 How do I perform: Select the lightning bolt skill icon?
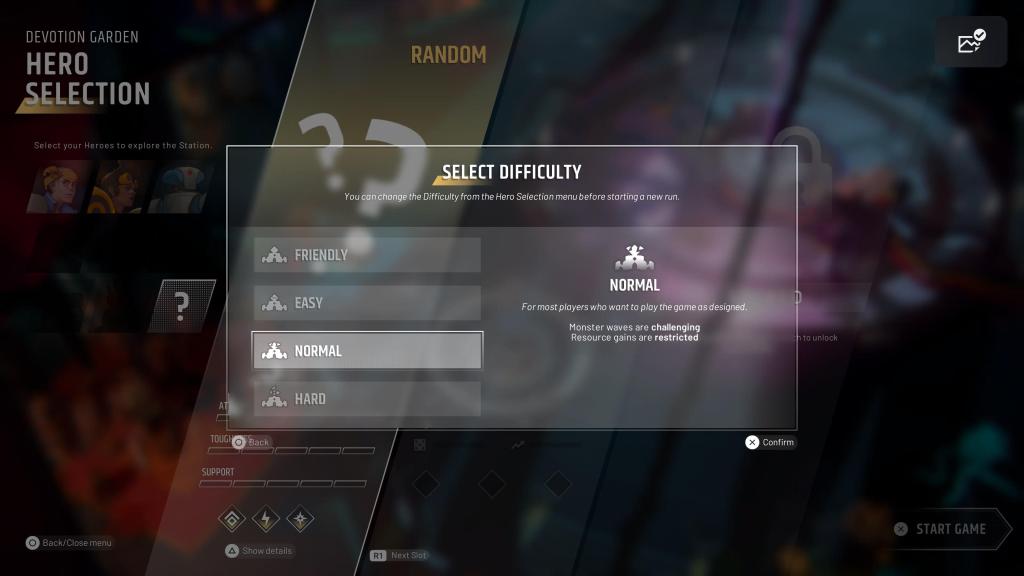266,519
